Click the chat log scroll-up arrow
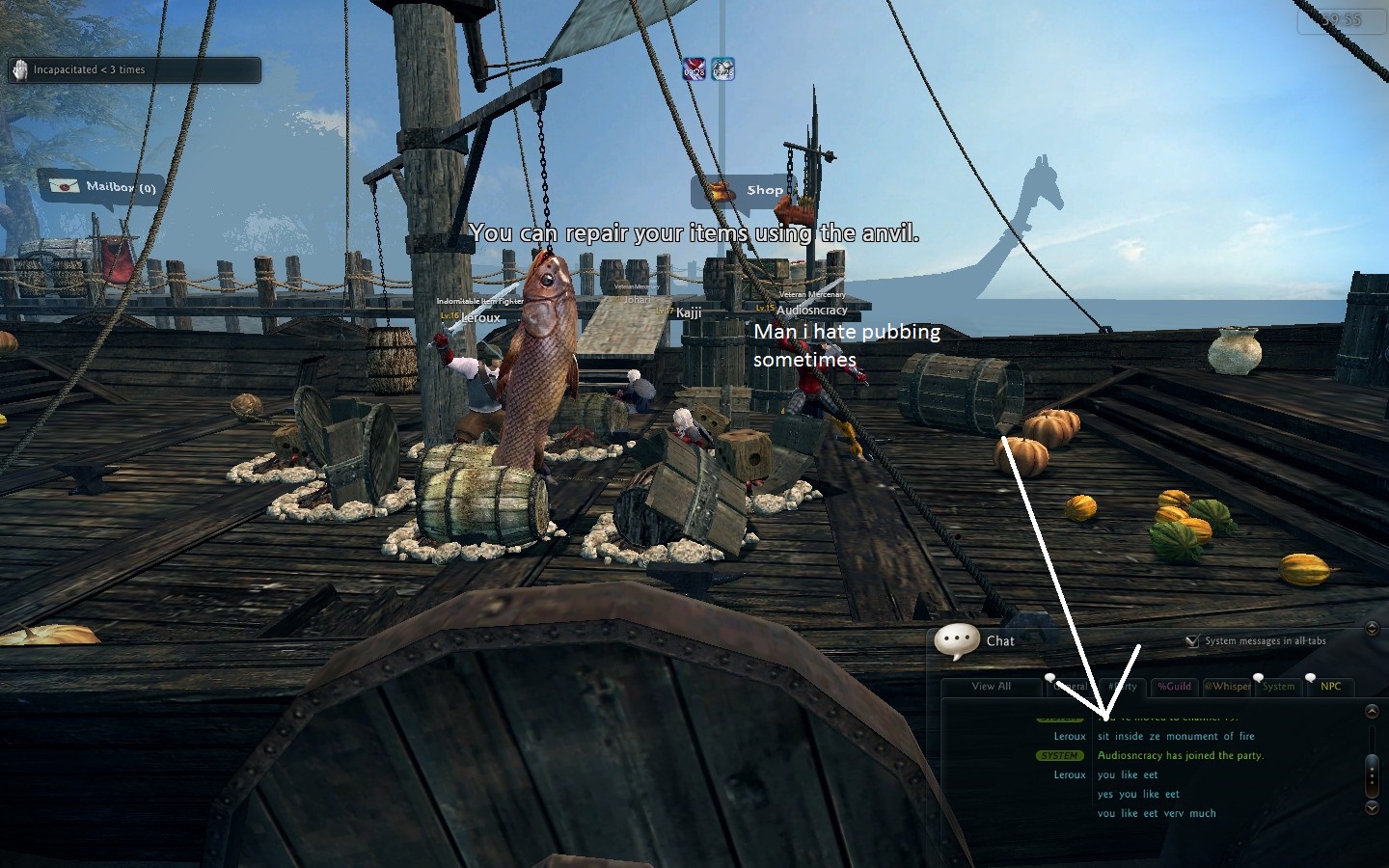Screen dimensions: 1389x868 (1372, 712)
